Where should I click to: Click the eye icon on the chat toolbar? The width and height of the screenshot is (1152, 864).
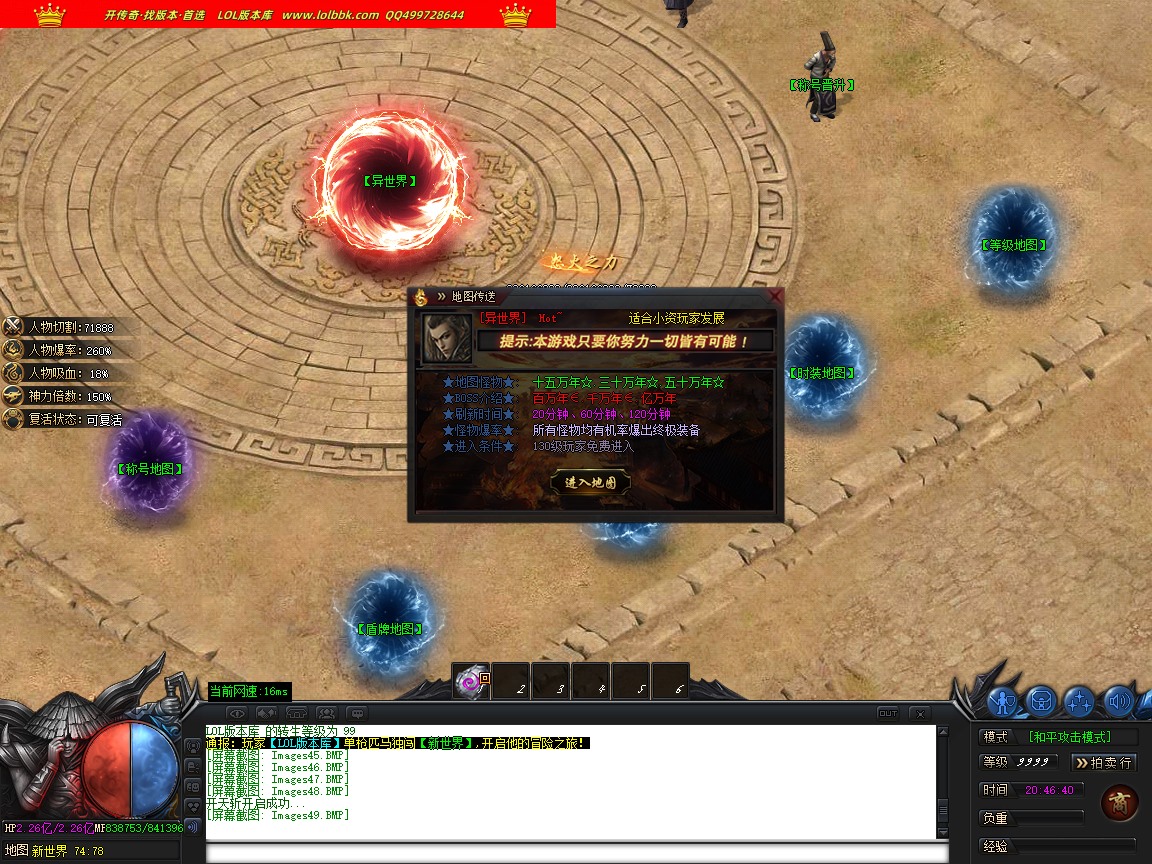(x=237, y=713)
